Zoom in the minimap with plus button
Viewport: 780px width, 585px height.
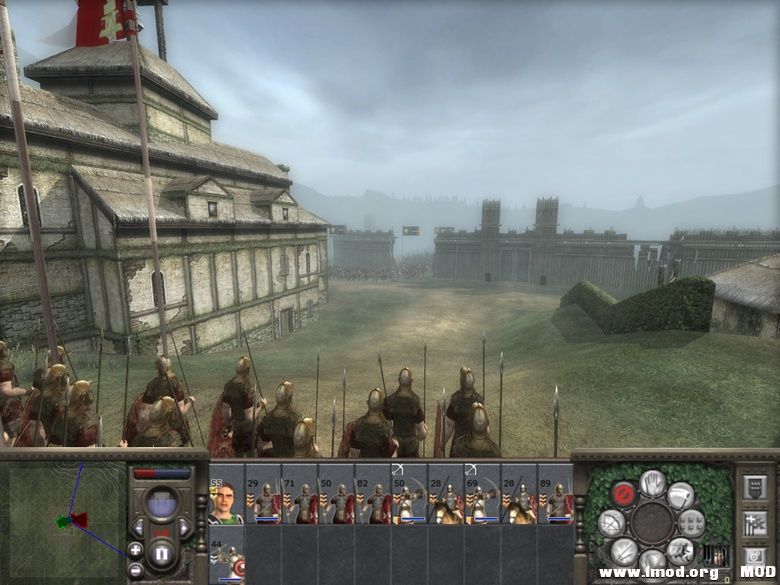136,549
